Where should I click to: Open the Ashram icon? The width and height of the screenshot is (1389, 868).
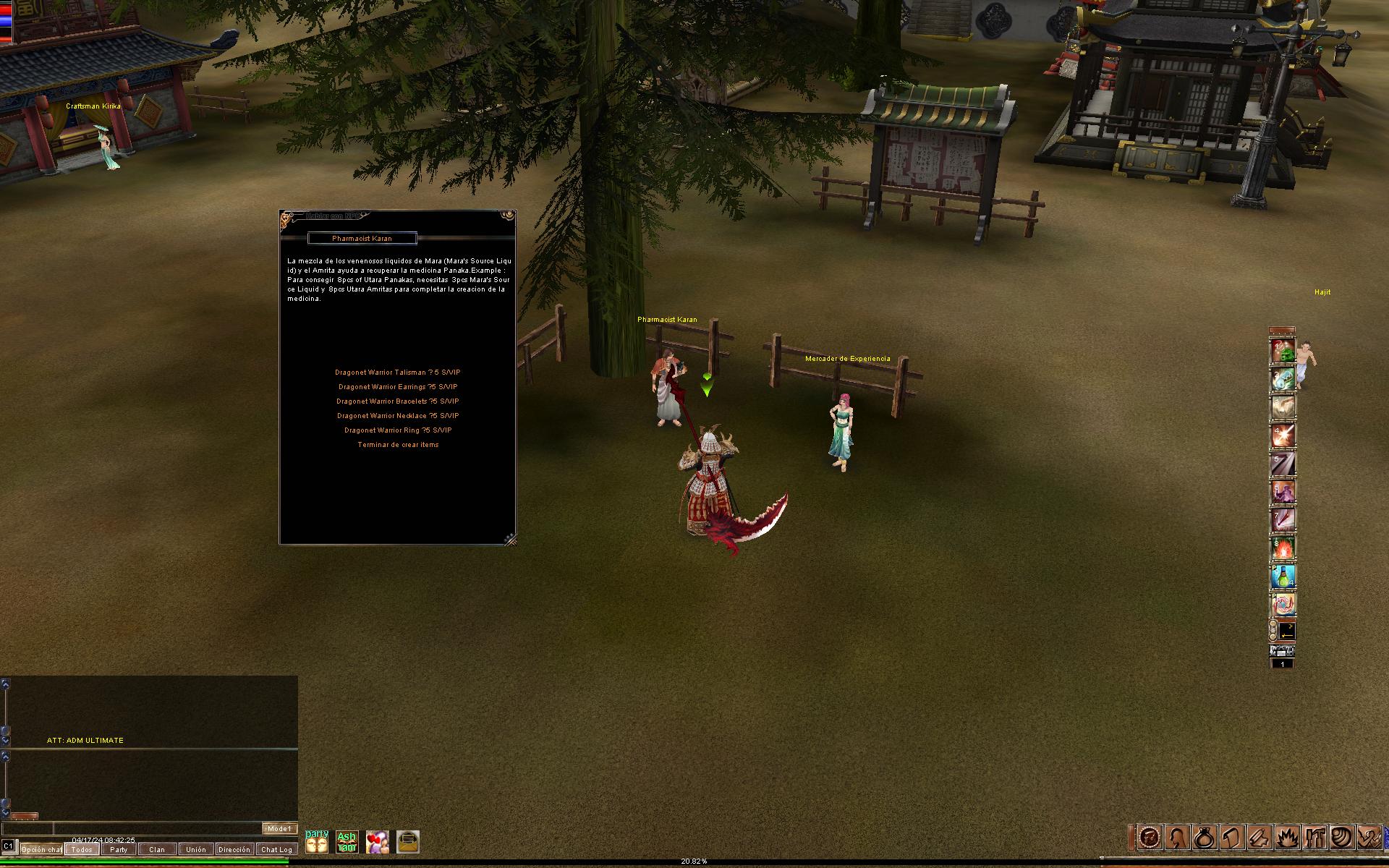347,841
